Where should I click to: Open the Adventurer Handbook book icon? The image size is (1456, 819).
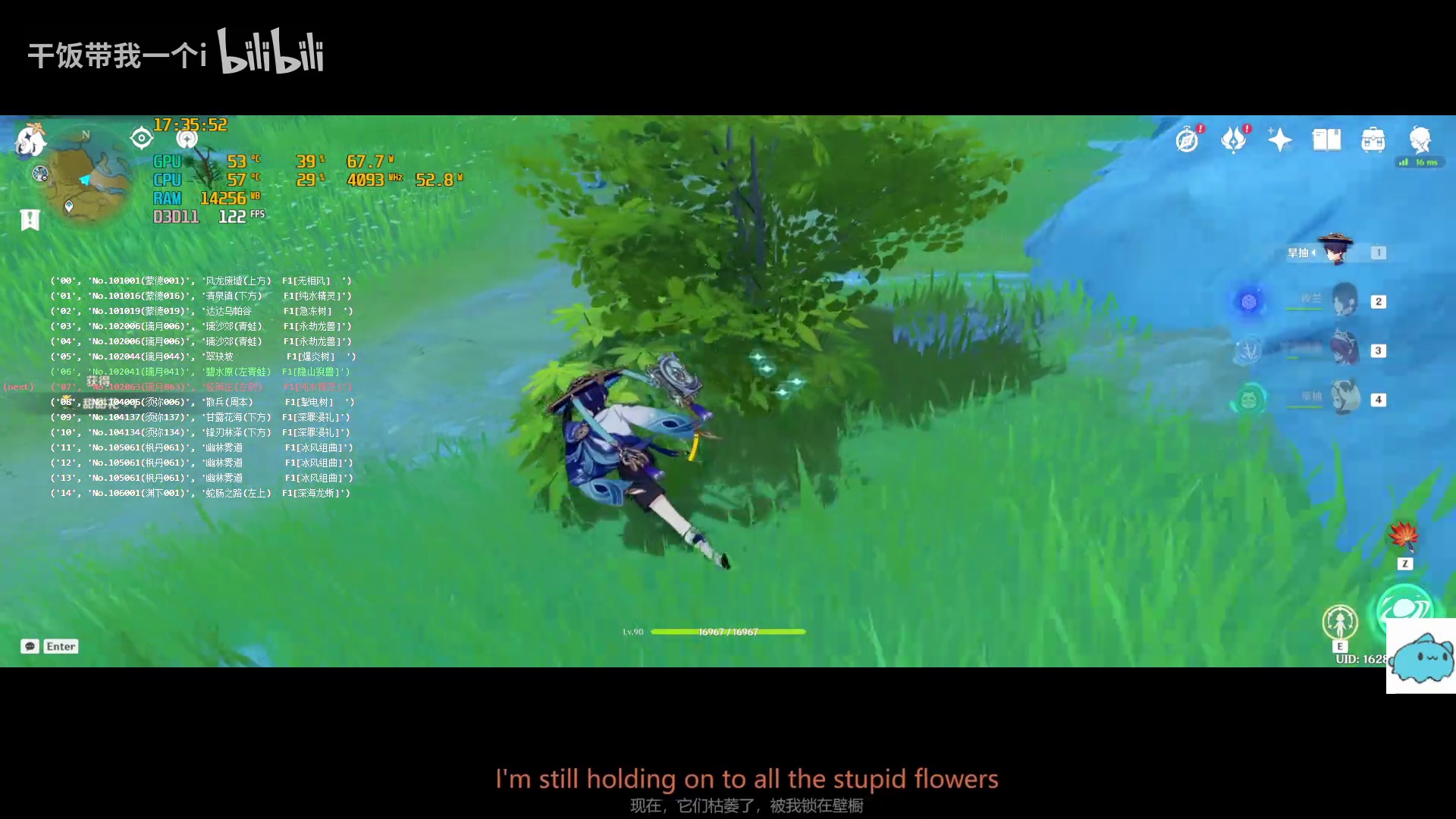(x=1326, y=140)
